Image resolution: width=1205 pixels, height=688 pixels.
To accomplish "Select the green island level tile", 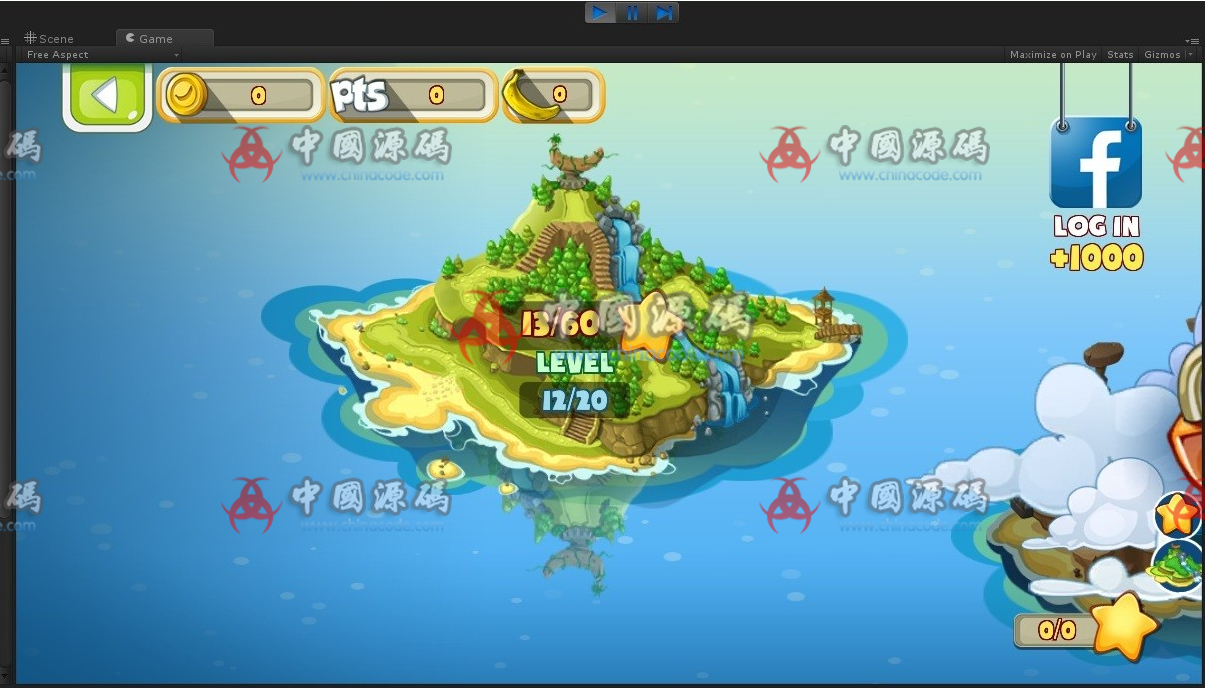I will (x=580, y=330).
